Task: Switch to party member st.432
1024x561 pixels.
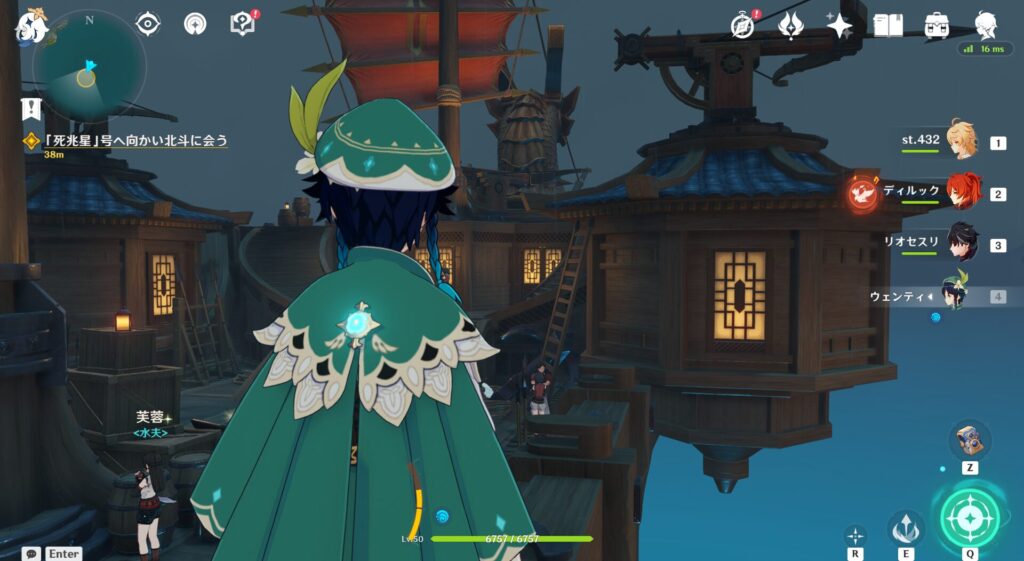Action: point(961,142)
